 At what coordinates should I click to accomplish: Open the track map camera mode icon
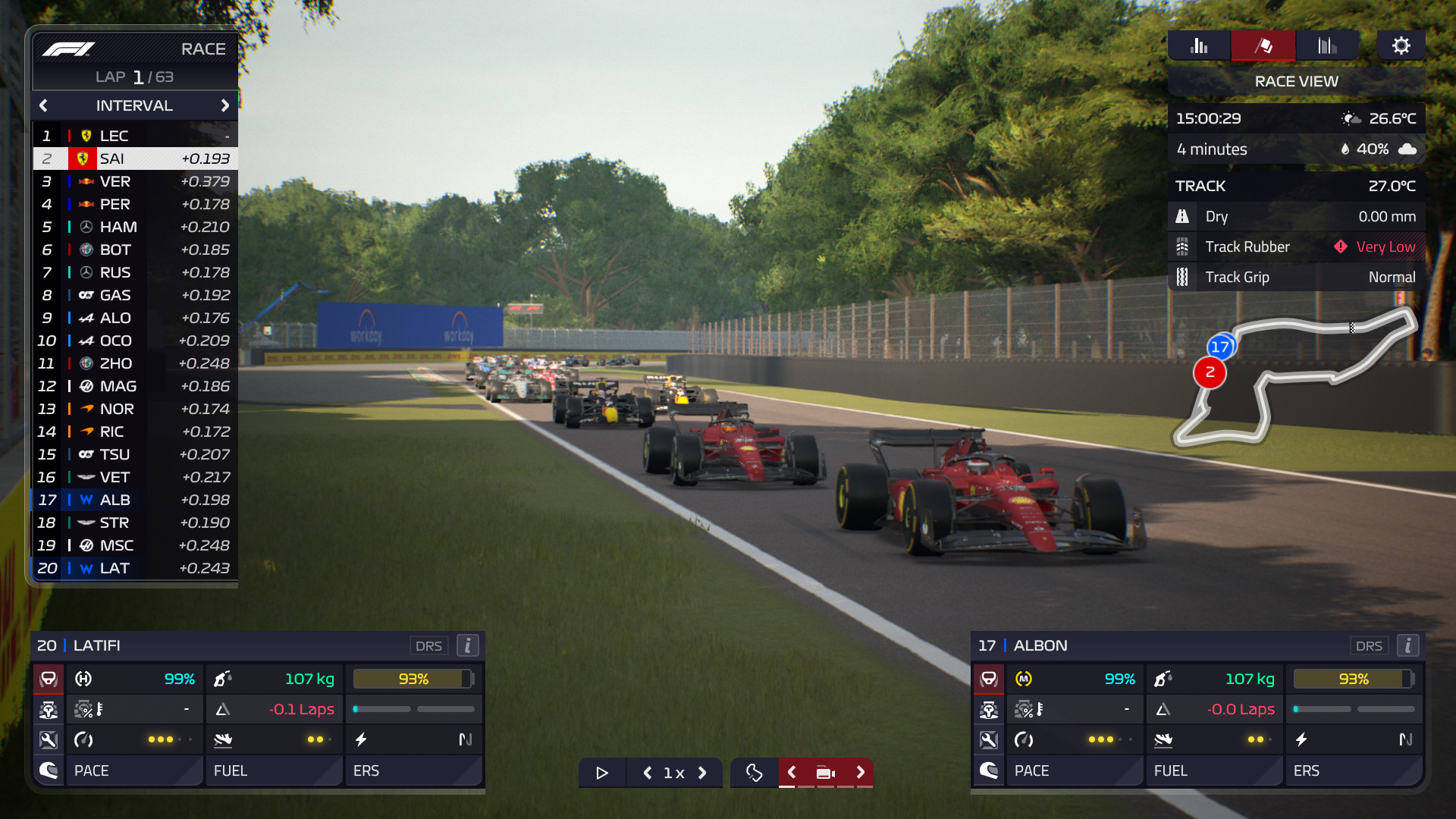pos(826,773)
